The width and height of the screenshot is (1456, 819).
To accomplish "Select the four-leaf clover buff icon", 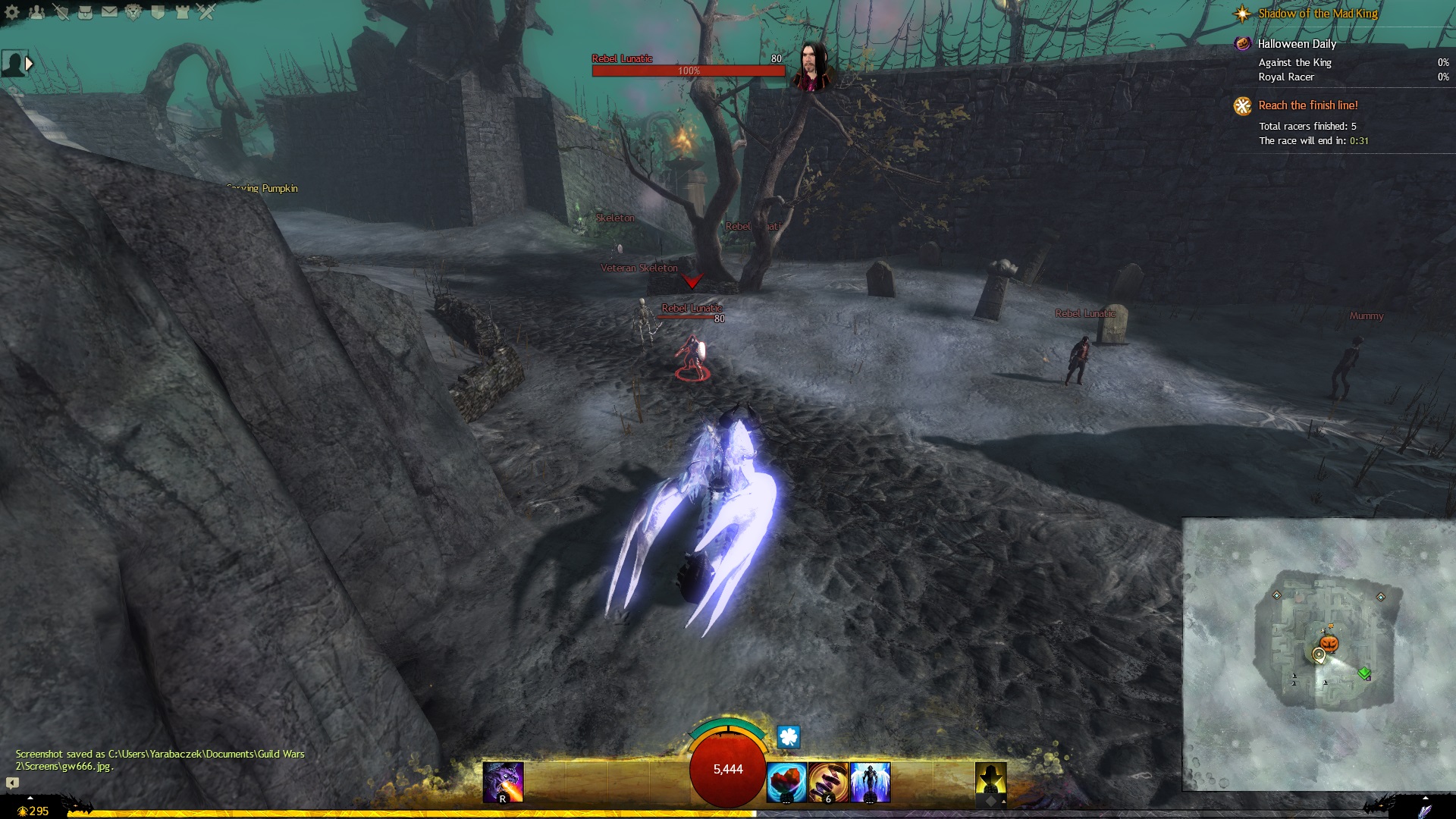I will [789, 736].
